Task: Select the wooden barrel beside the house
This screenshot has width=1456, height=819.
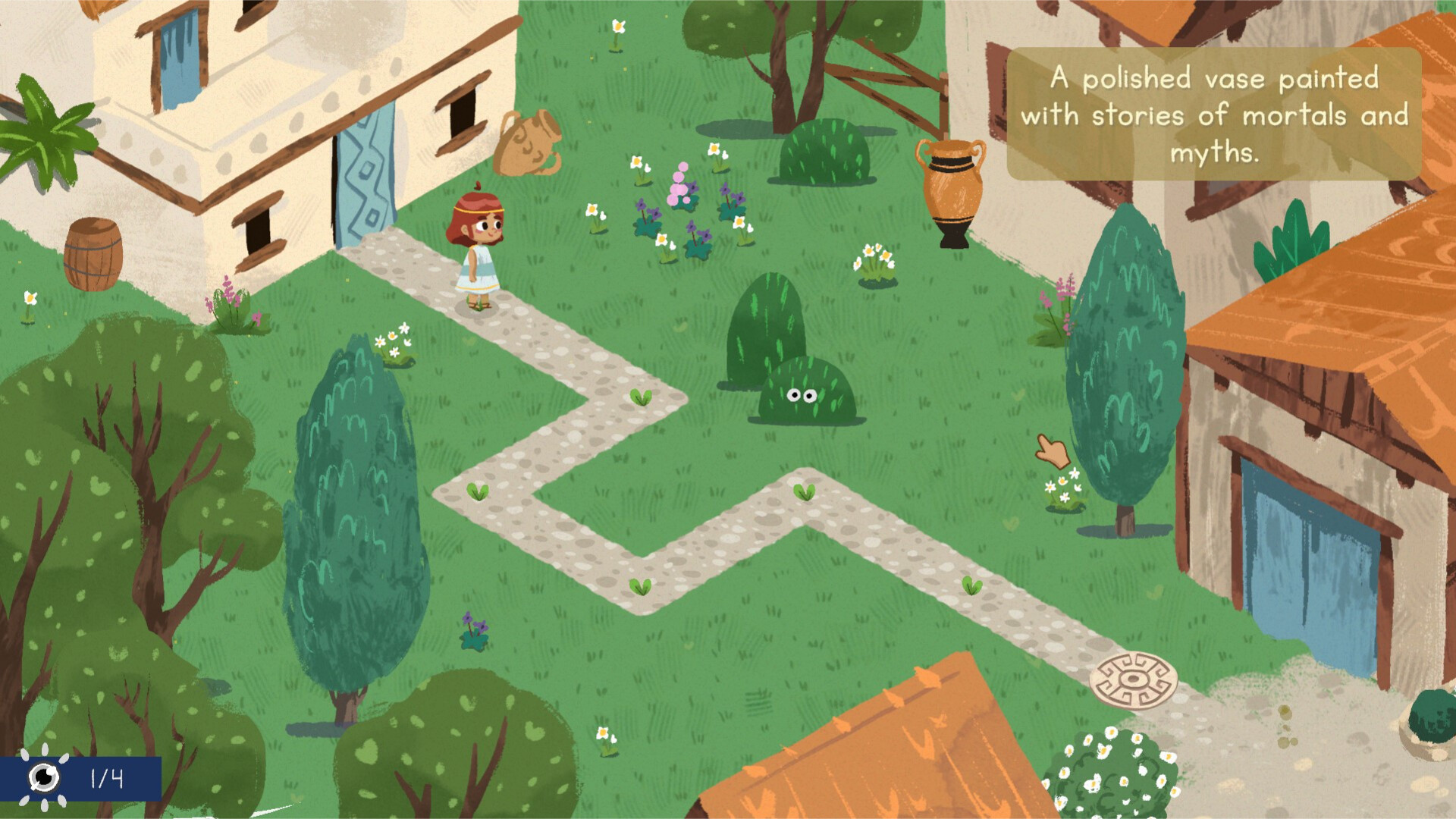Action: tap(91, 254)
